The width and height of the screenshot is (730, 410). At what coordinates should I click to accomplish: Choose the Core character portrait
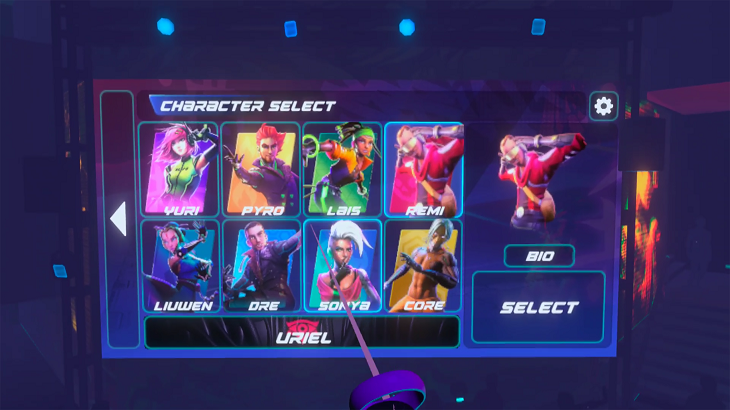(423, 266)
